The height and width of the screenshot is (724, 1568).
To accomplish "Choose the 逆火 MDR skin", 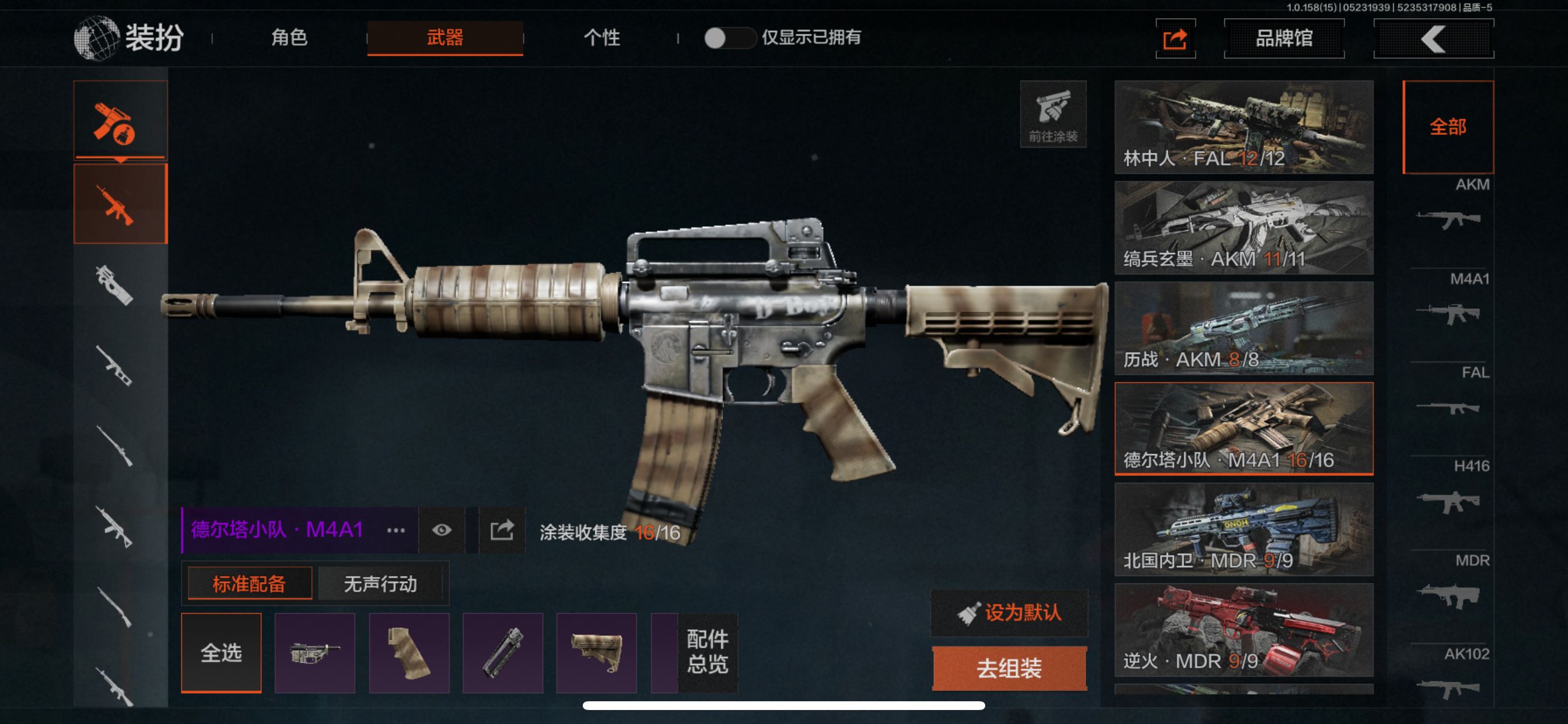I will (1244, 630).
